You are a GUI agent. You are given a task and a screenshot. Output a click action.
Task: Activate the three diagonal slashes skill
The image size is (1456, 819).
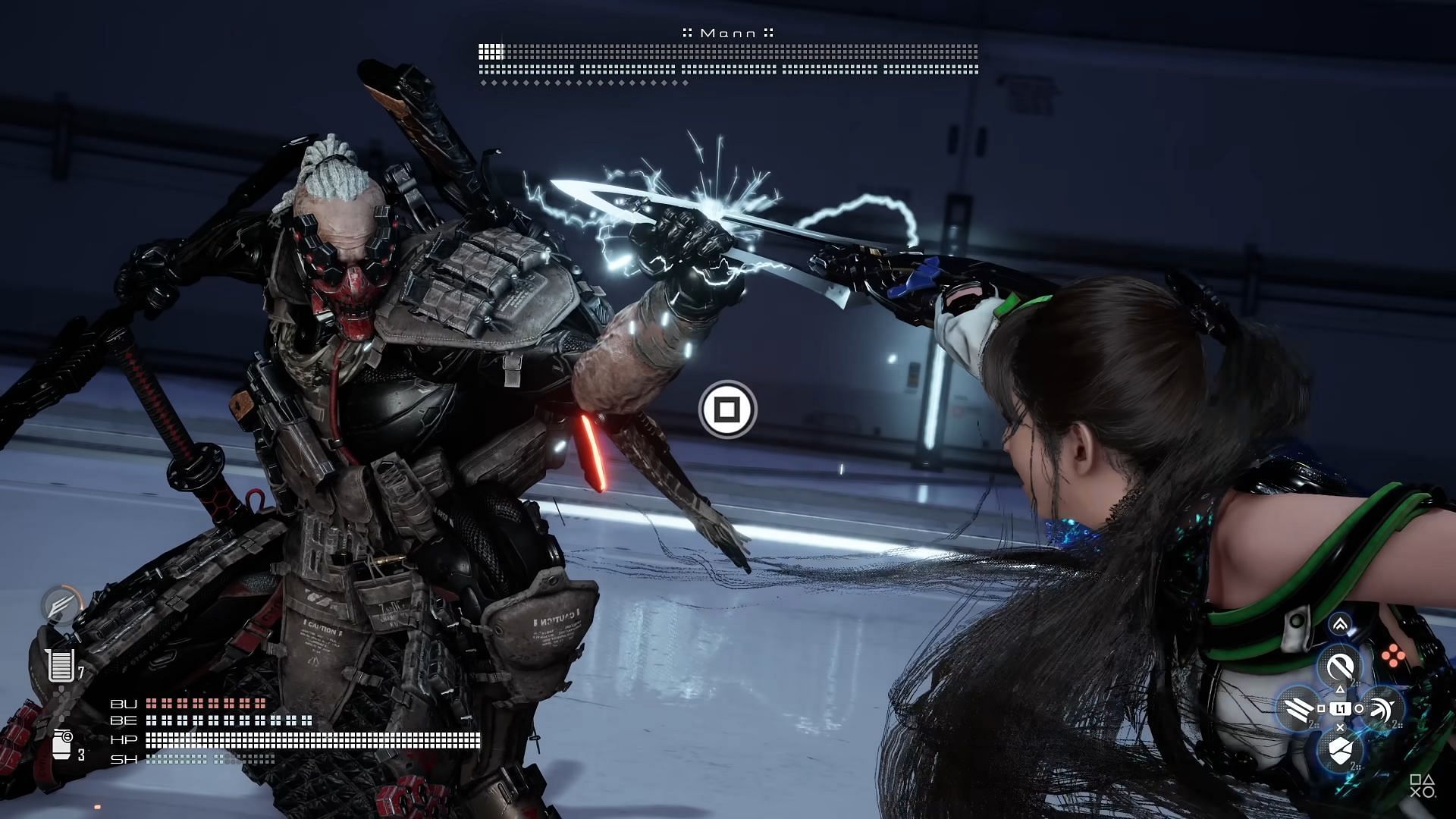1298,709
